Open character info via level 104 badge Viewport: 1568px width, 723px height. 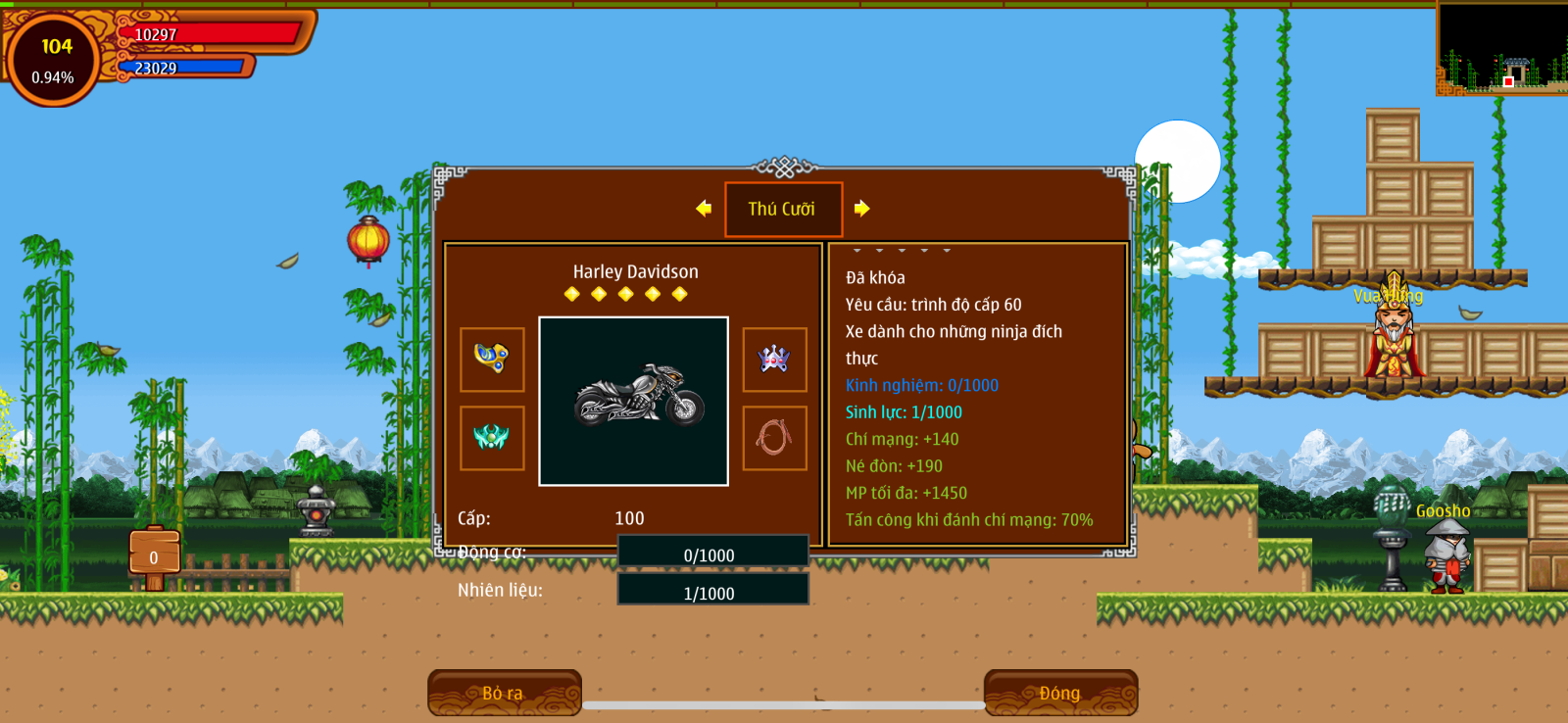tap(54, 60)
